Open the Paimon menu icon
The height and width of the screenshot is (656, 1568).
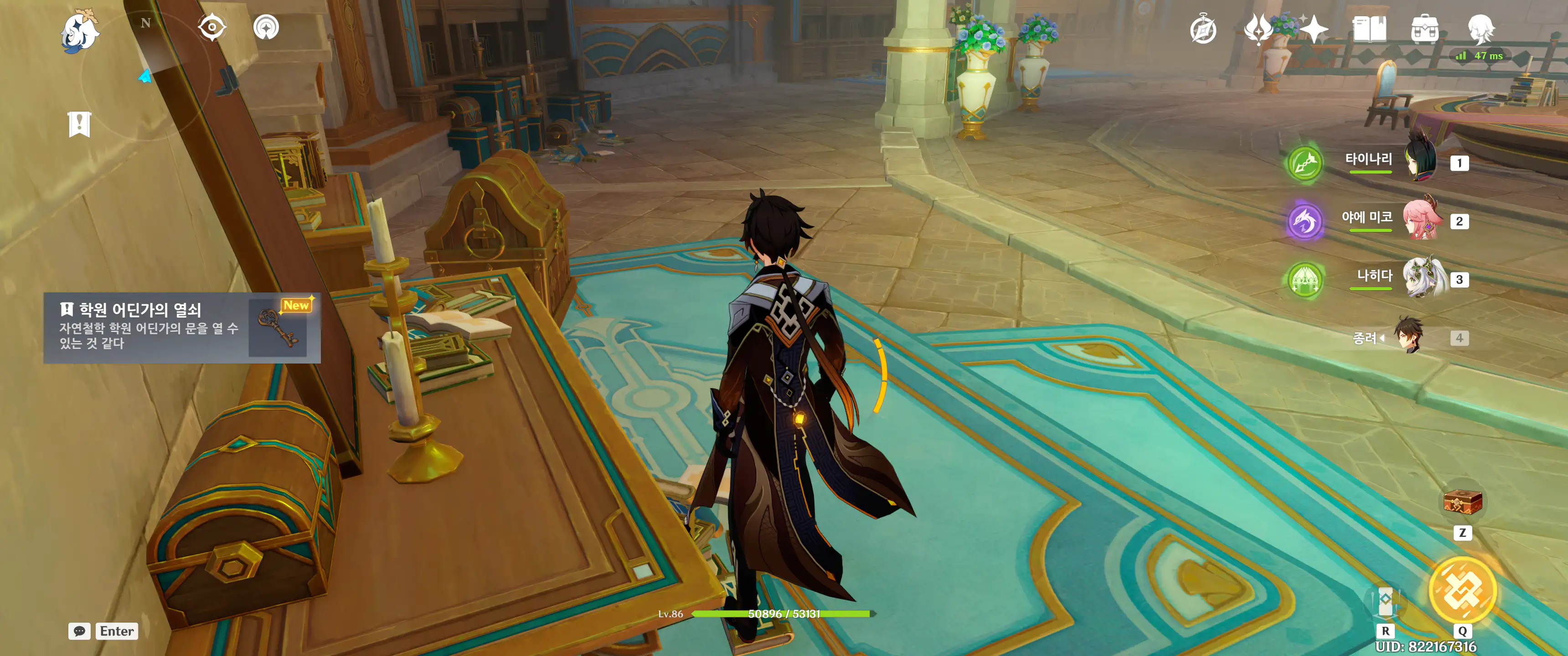tap(80, 31)
